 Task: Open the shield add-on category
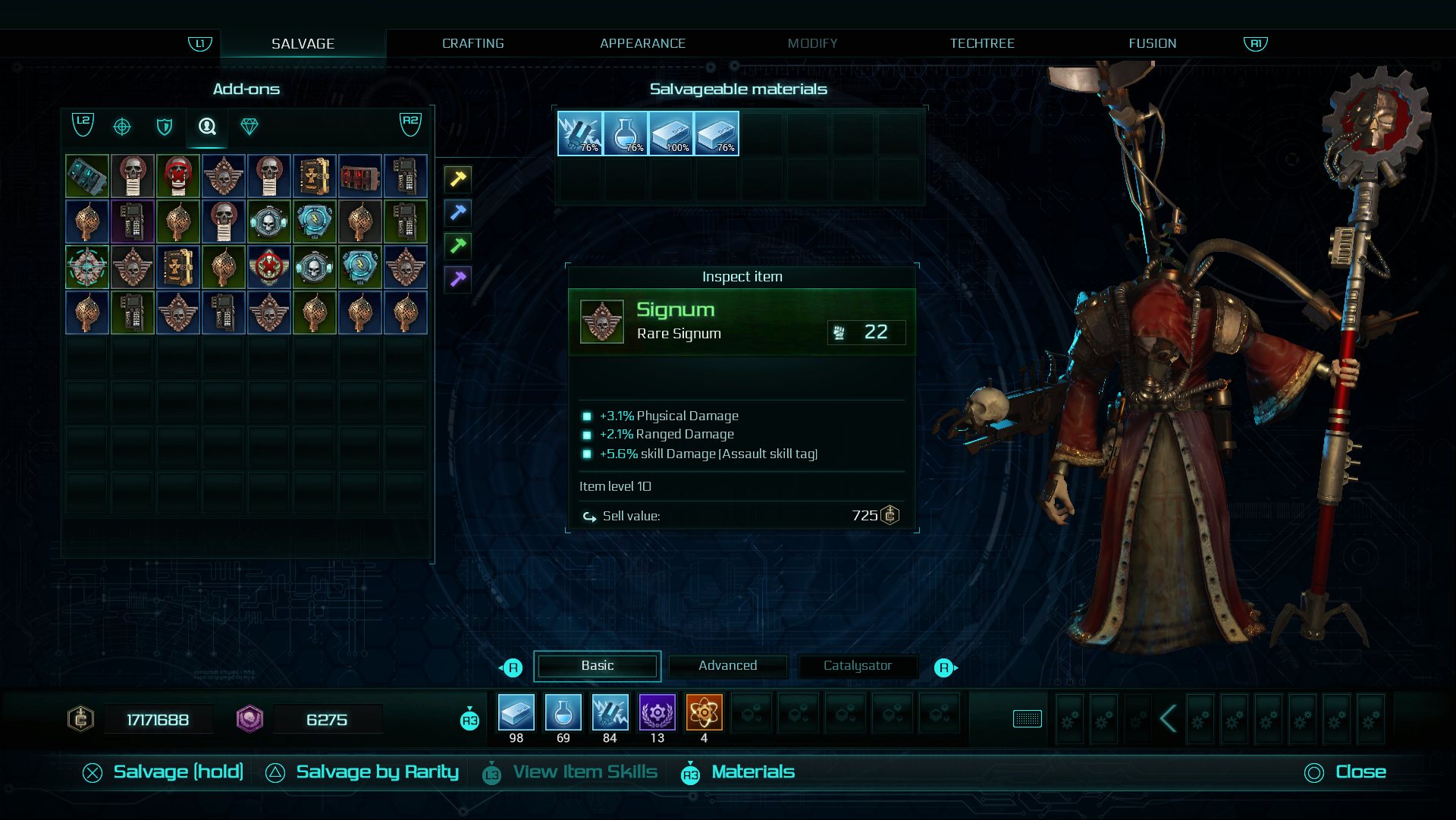point(165,127)
